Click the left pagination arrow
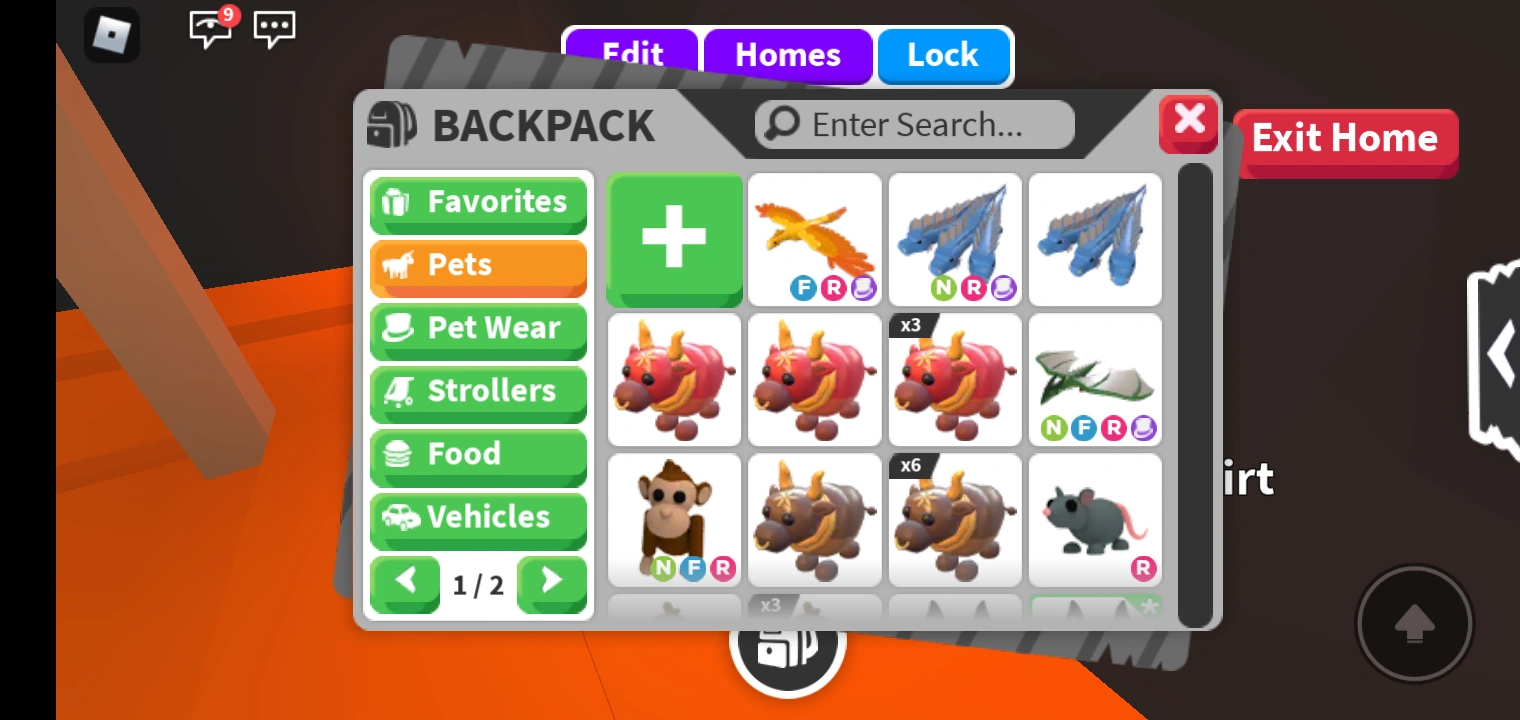The image size is (1520, 720). (x=405, y=585)
